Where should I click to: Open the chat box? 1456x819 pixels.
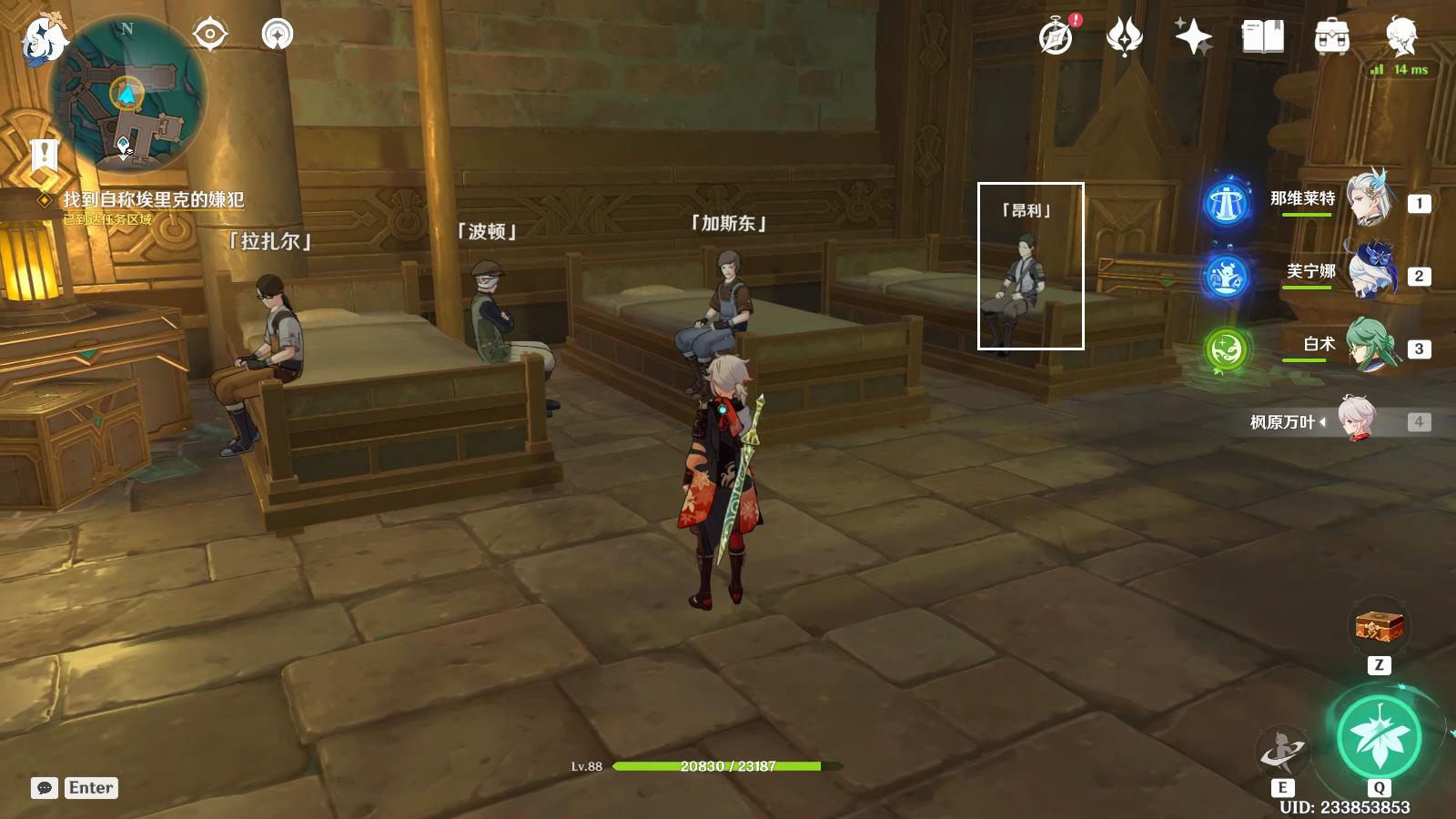[45, 788]
